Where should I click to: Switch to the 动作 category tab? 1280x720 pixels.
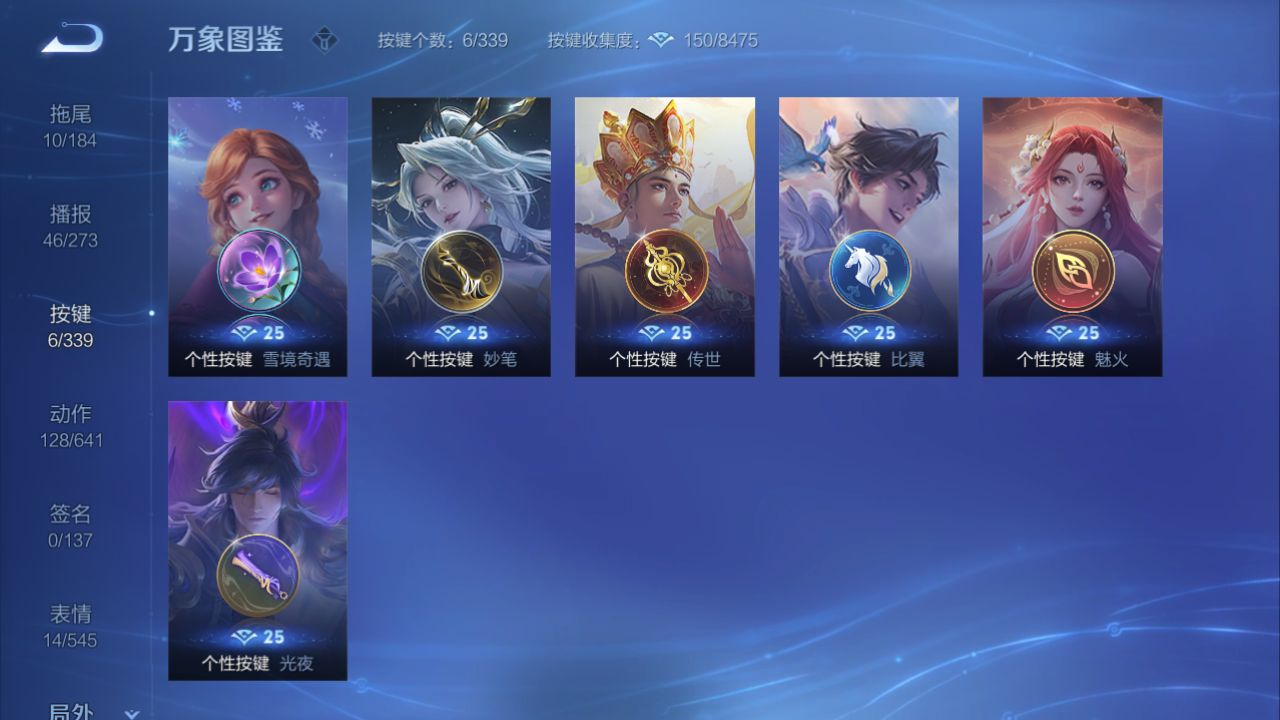70,426
